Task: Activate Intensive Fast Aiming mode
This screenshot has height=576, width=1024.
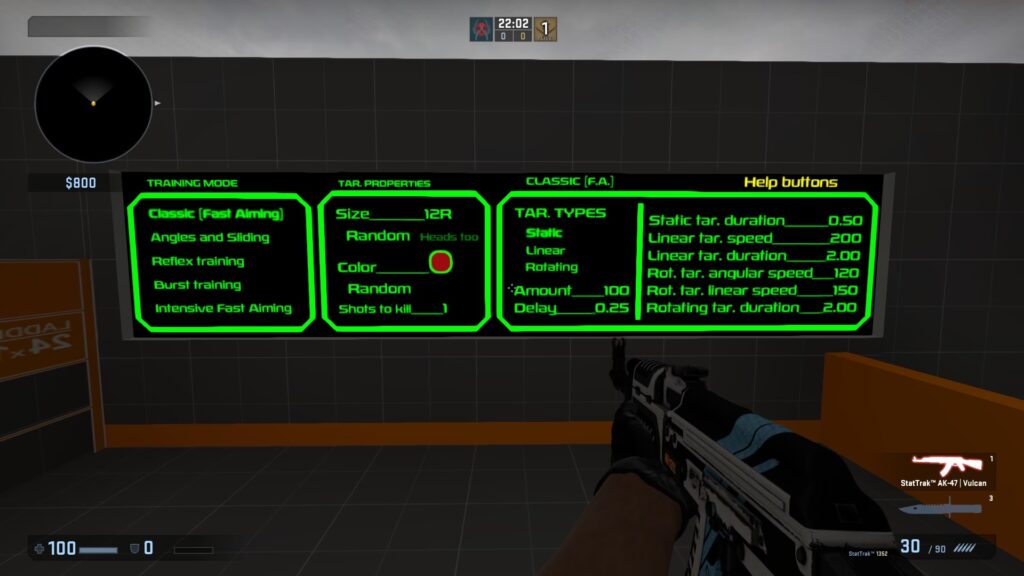Action: 223,308
